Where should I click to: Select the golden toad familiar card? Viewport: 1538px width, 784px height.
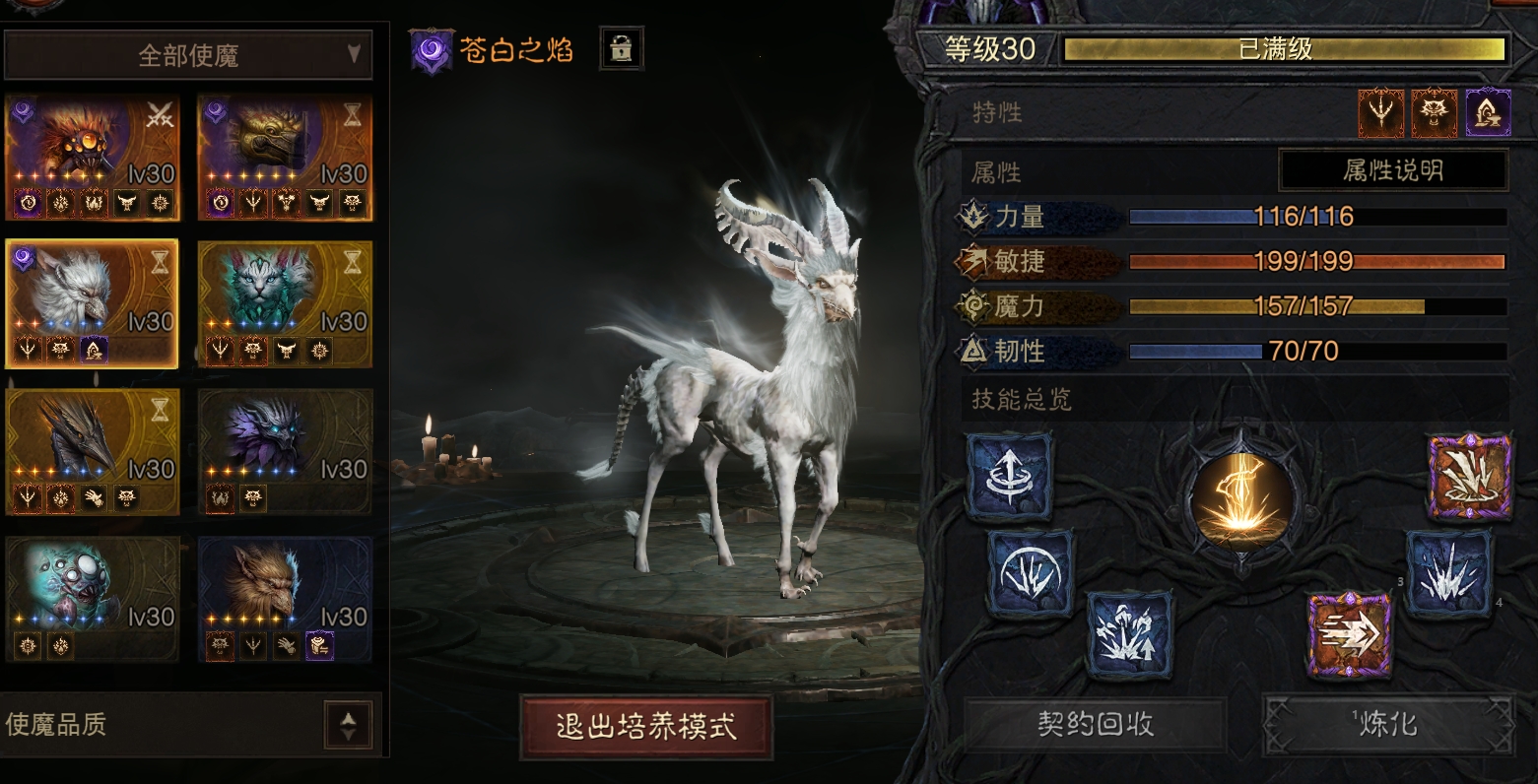tap(285, 158)
